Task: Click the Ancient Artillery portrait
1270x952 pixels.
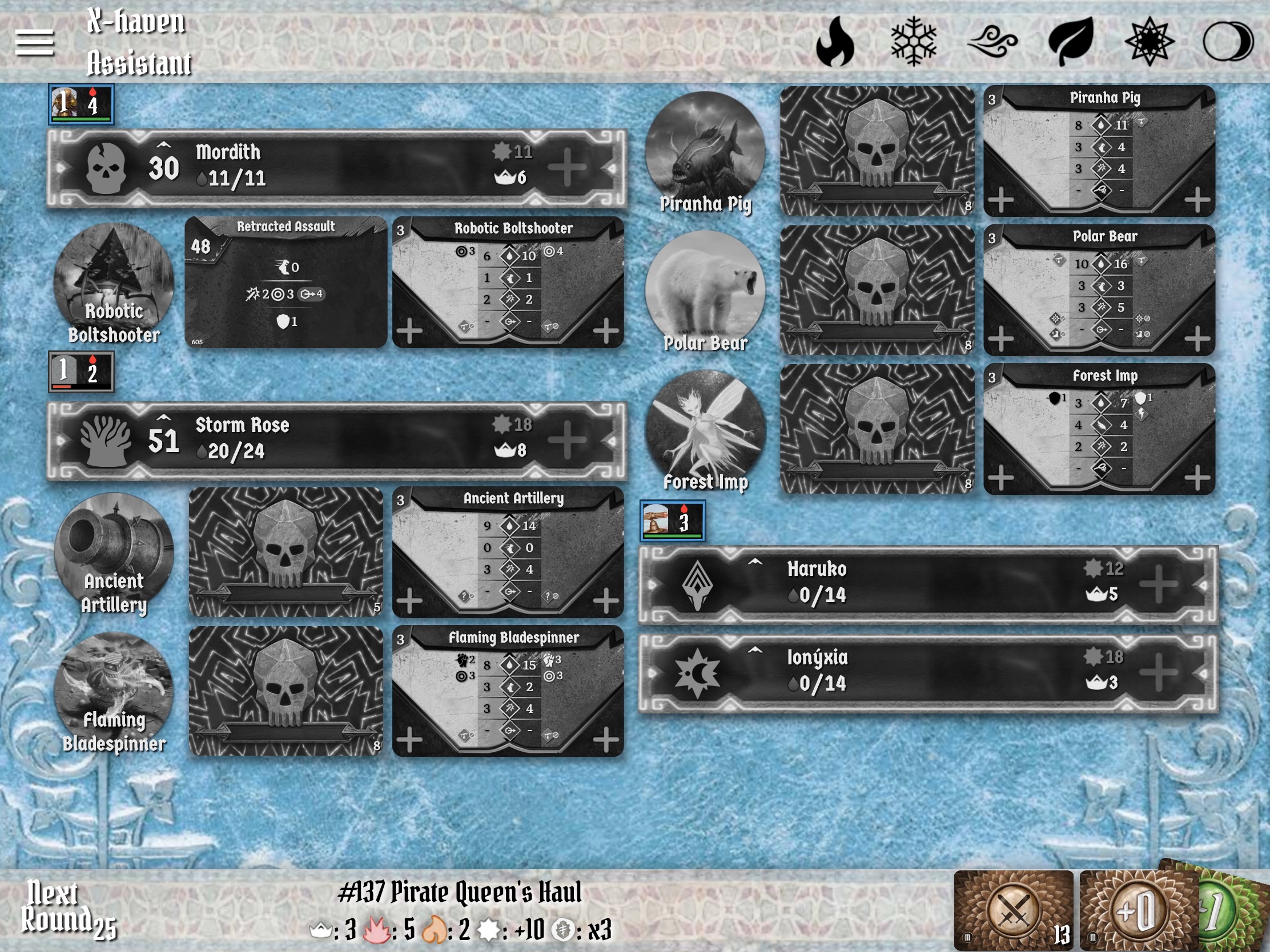Action: pyautogui.click(x=114, y=552)
